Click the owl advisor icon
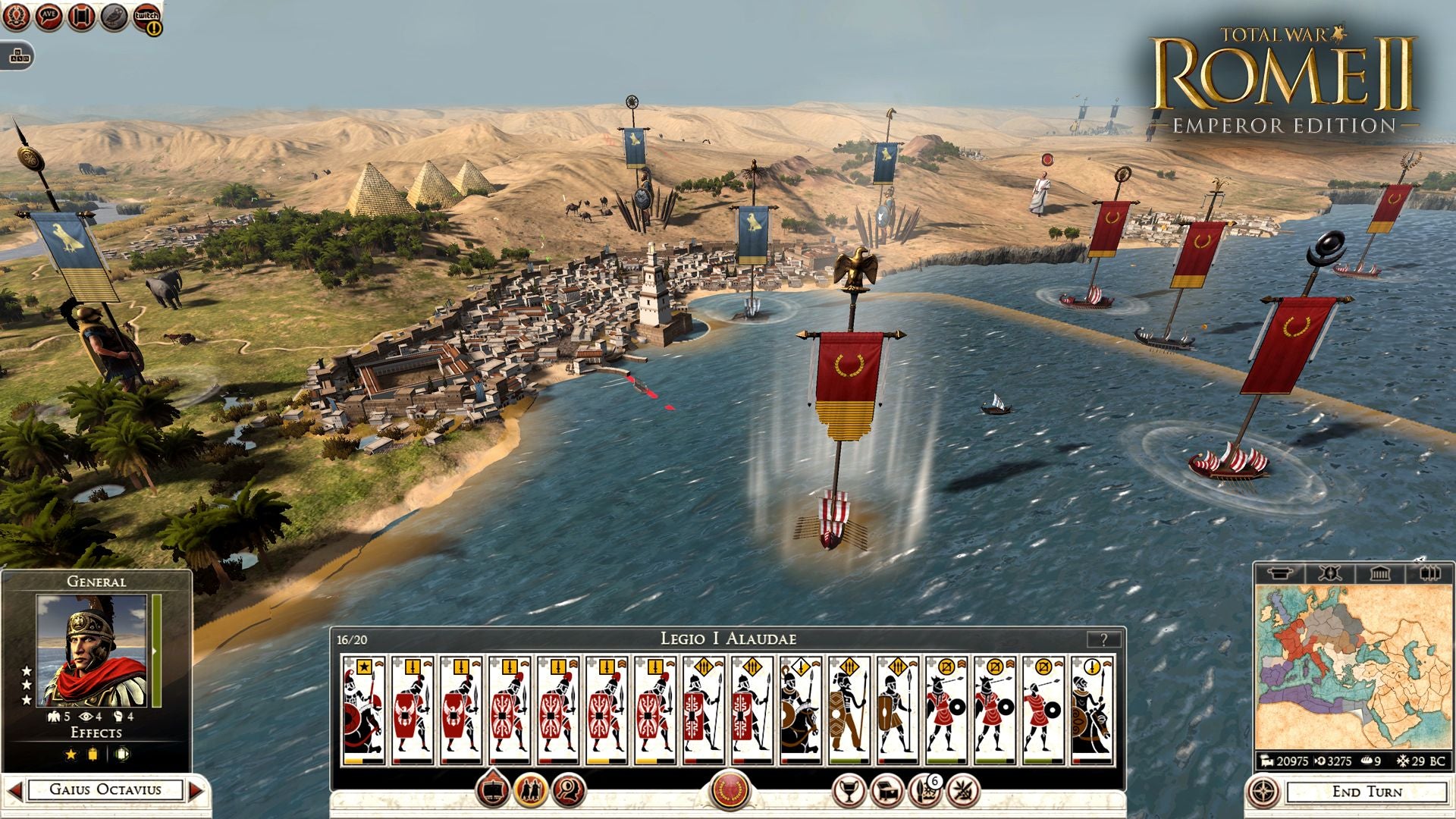Image resolution: width=1456 pixels, height=819 pixels. click(x=114, y=17)
